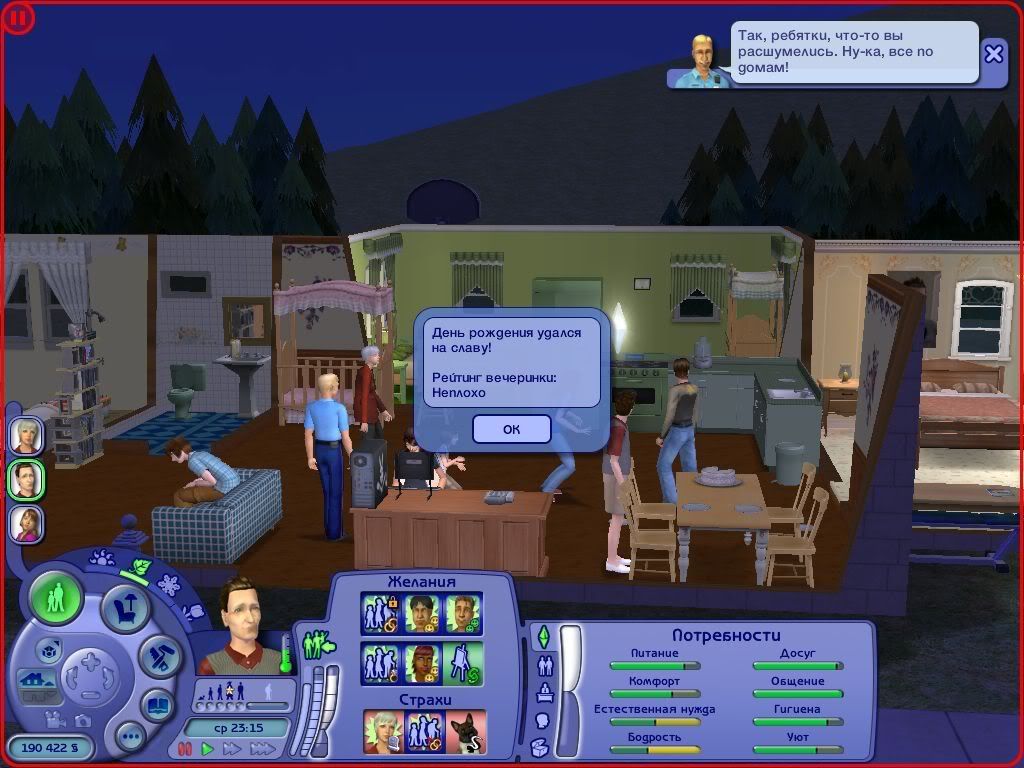
Task: Select the pink-dressed sim portrait in sidebar
Action: (x=27, y=523)
